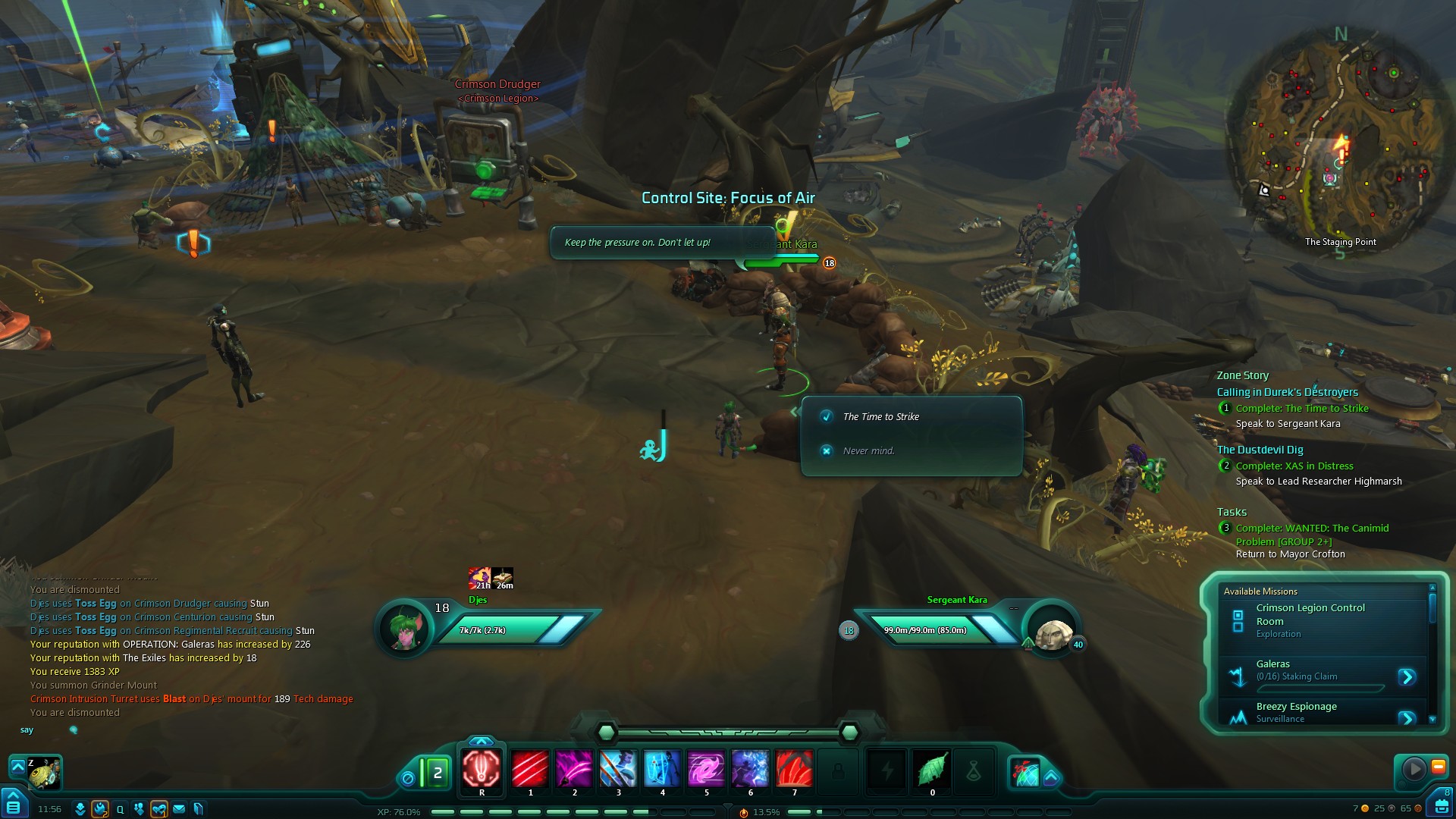Use the magenta claw ability in slot 2
This screenshot has height=819, width=1456.
574,768
